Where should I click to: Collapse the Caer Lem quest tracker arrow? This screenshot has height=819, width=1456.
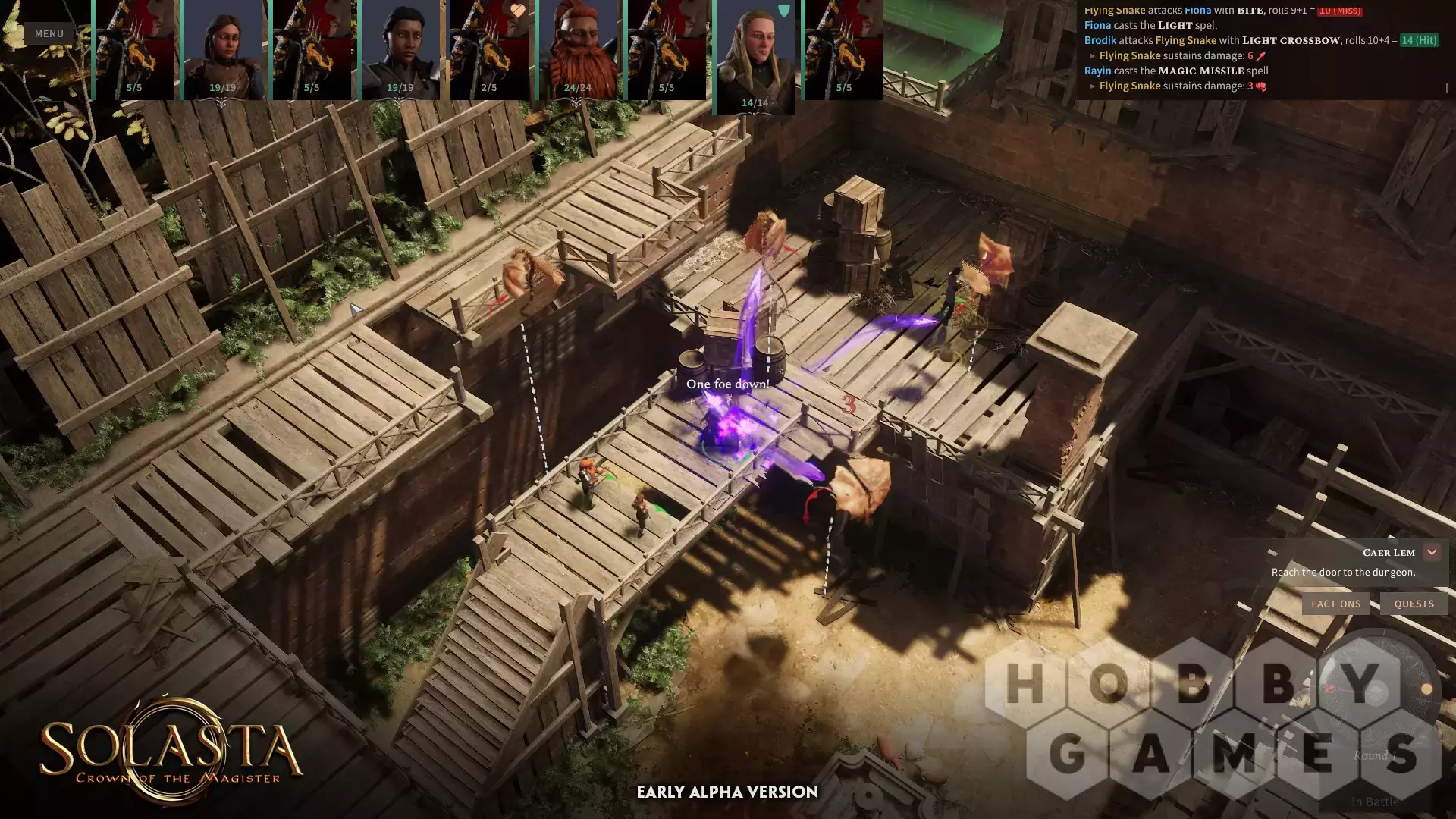point(1432,552)
